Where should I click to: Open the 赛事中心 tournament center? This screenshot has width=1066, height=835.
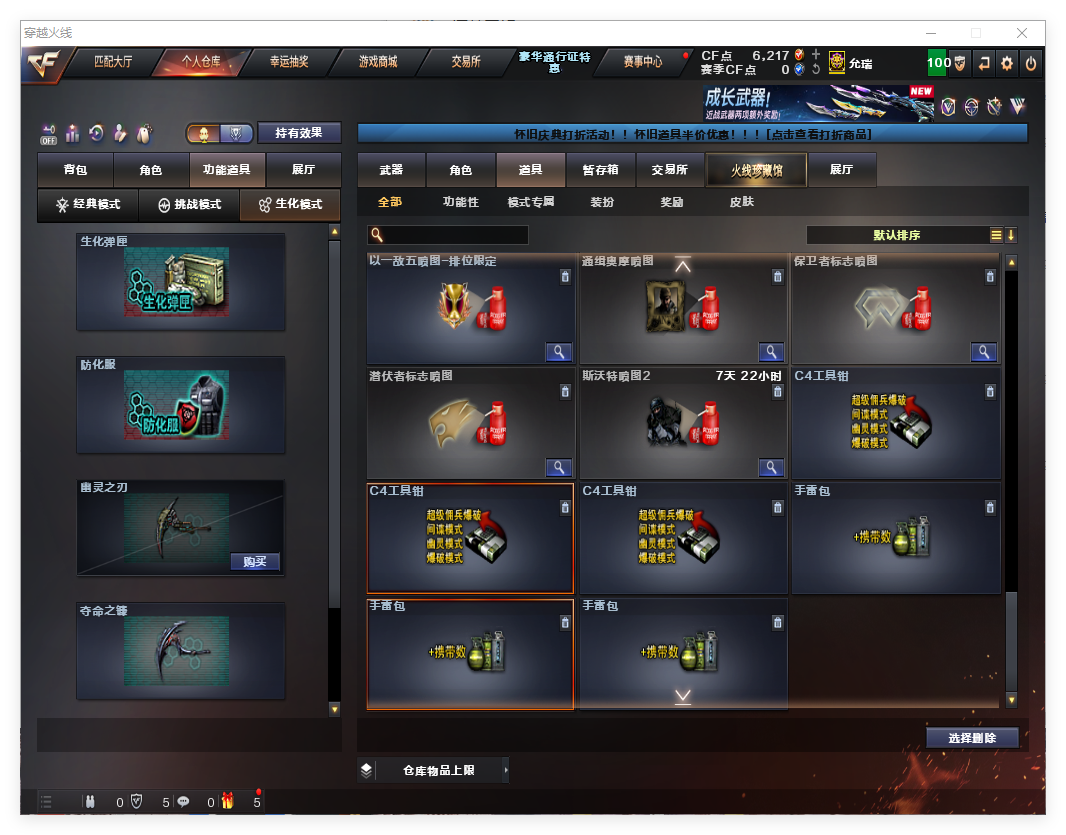(643, 62)
